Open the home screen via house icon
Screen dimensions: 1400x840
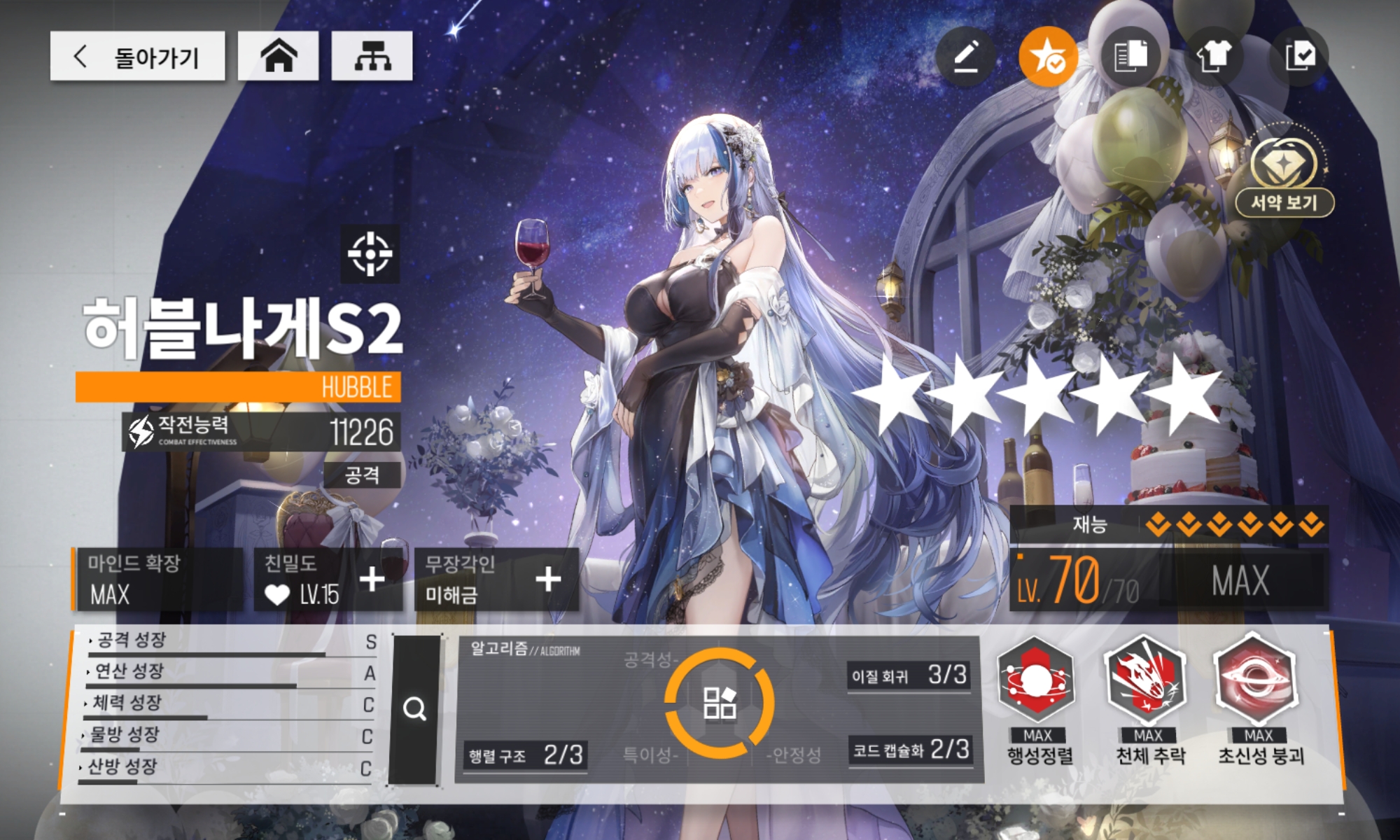[279, 56]
